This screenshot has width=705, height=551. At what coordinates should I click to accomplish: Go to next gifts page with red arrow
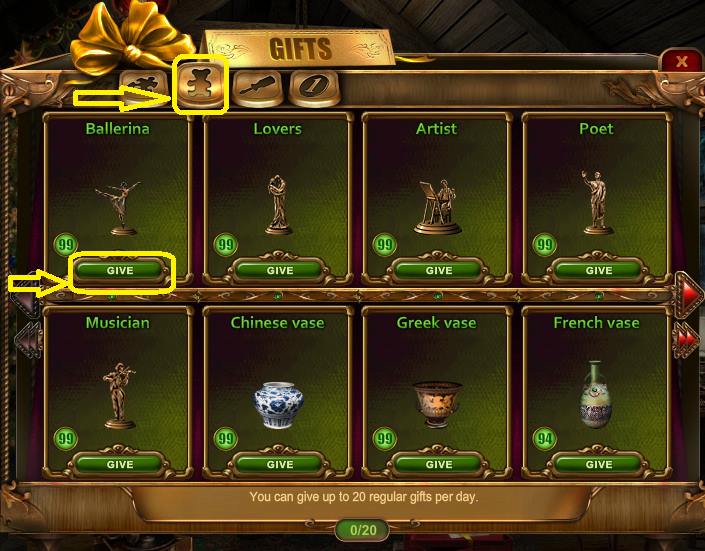[x=686, y=291]
